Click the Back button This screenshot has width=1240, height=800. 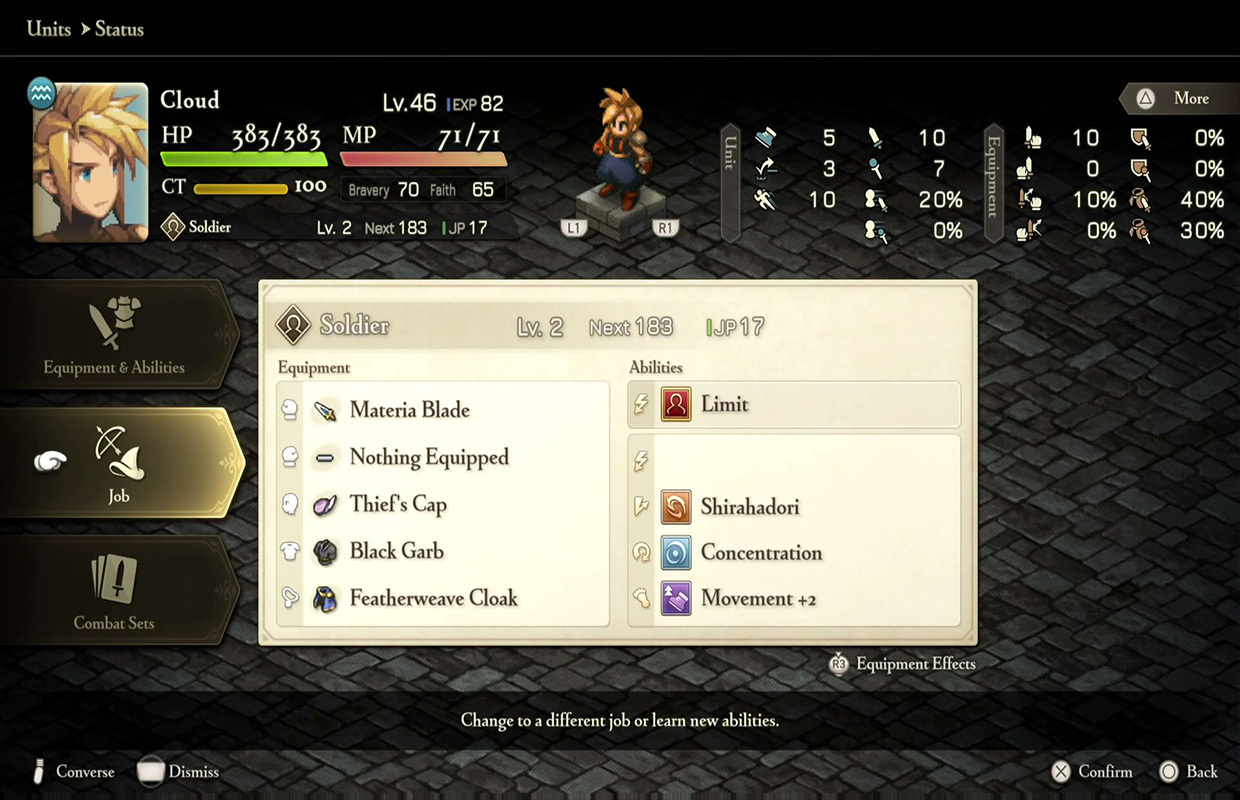point(1189,771)
